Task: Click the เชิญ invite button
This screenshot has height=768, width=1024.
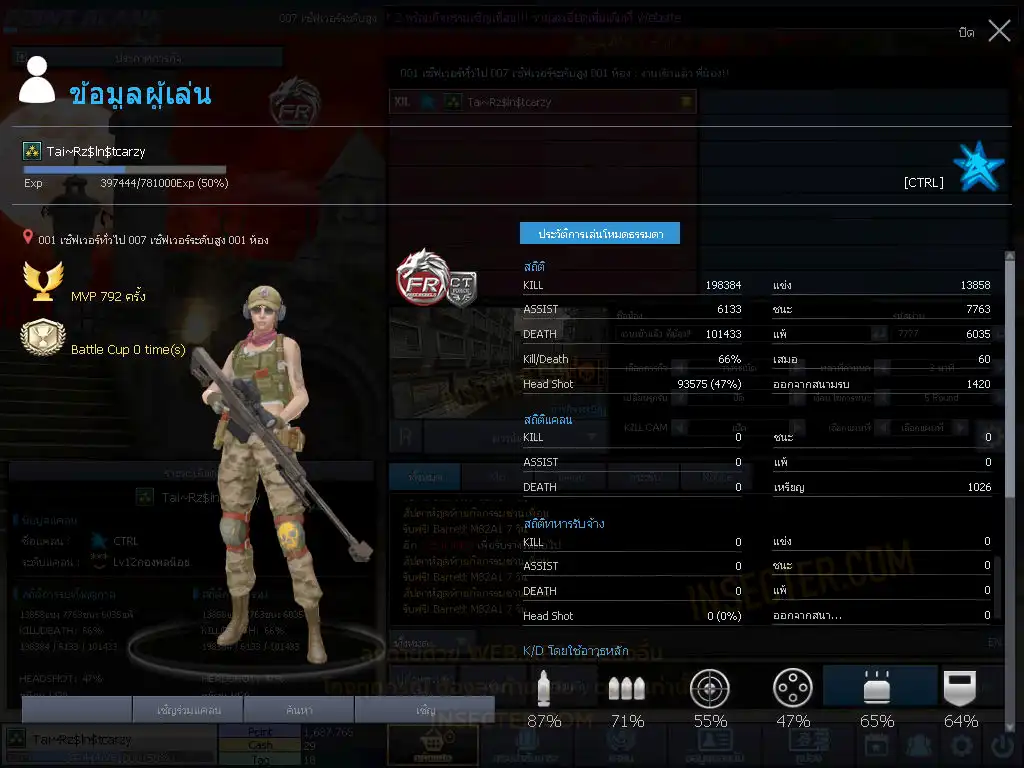Action: point(425,710)
